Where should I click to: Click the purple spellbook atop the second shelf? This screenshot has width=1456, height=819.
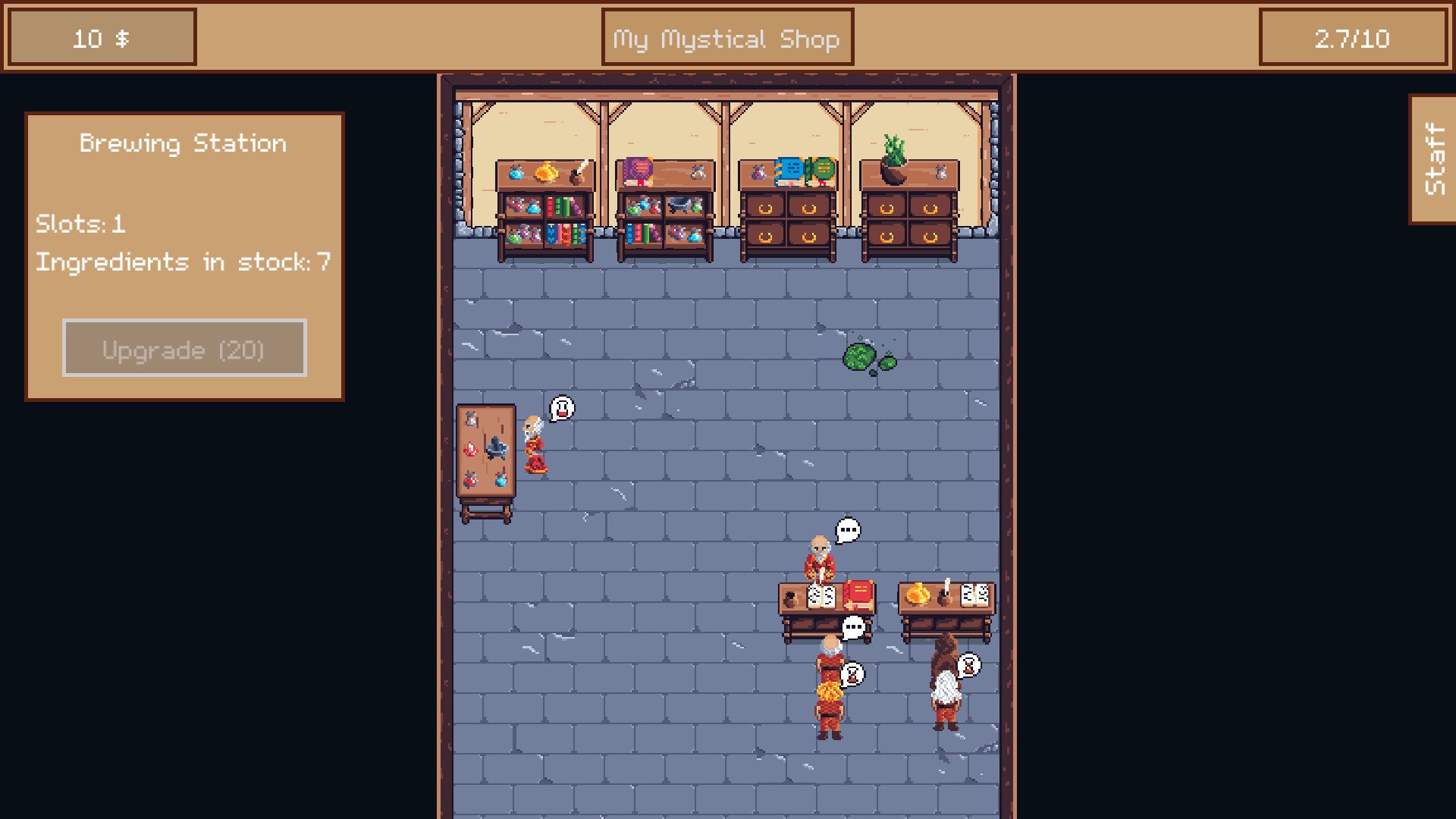click(639, 171)
